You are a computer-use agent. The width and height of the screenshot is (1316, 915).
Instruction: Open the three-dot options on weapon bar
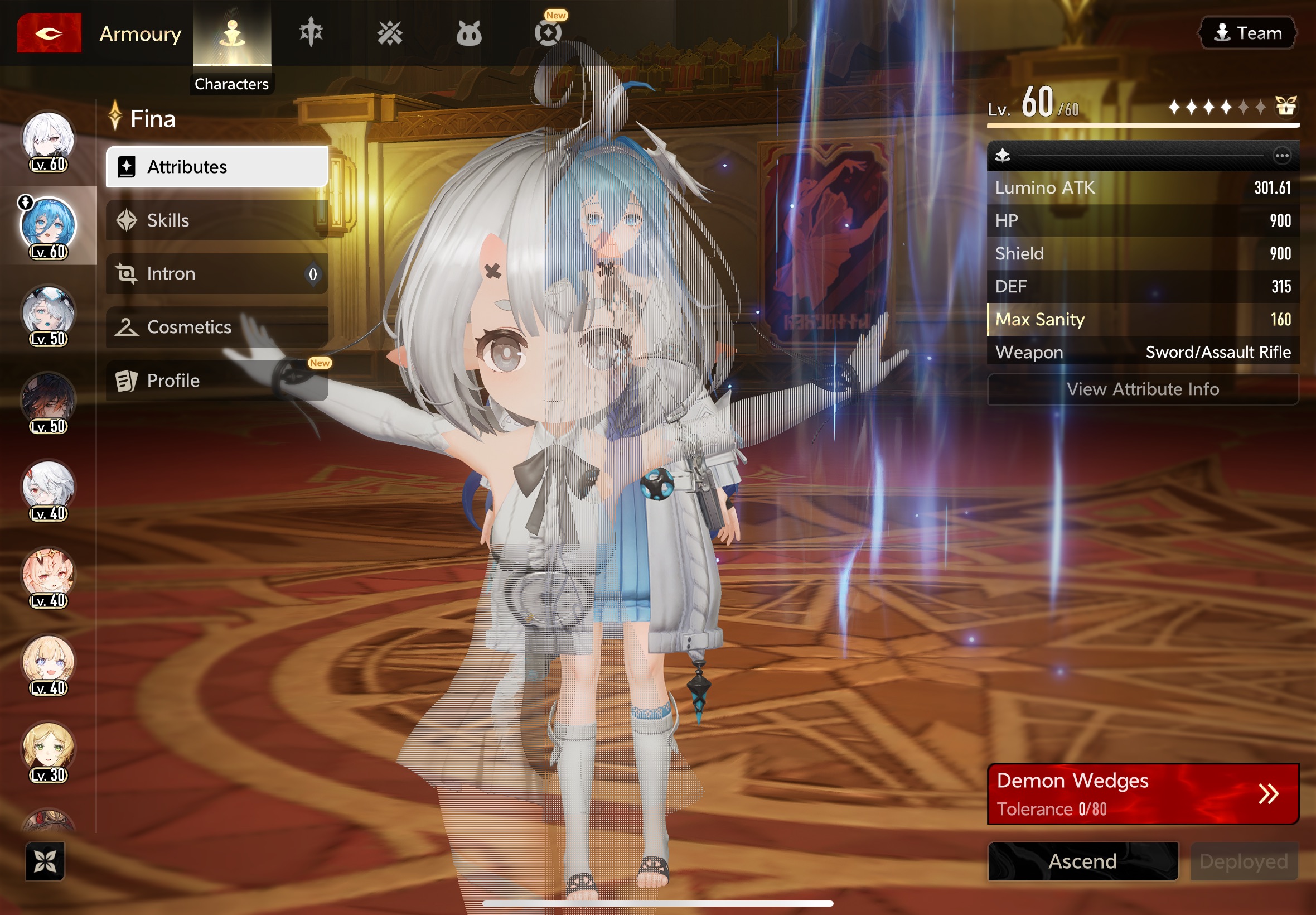point(1281,155)
